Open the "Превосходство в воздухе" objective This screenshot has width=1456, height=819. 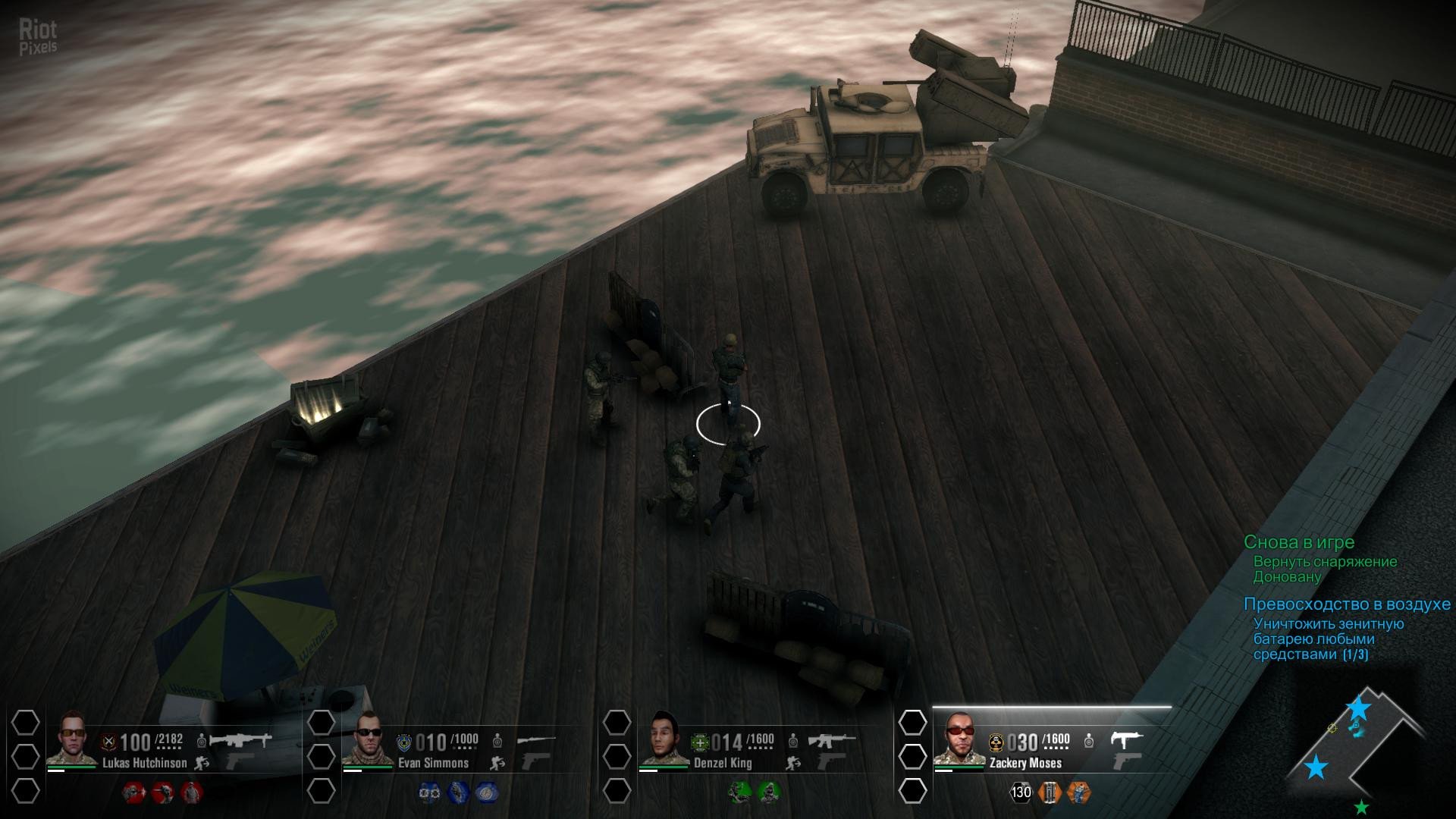[1347, 604]
